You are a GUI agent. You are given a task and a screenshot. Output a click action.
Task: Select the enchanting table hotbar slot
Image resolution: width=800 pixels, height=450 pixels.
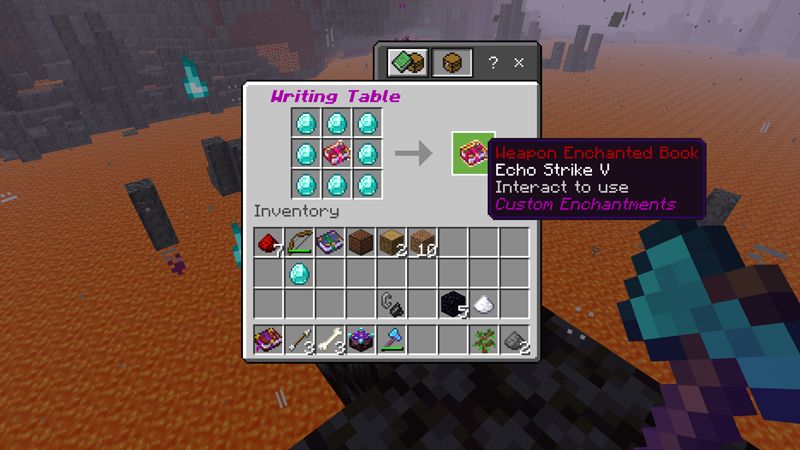click(360, 339)
